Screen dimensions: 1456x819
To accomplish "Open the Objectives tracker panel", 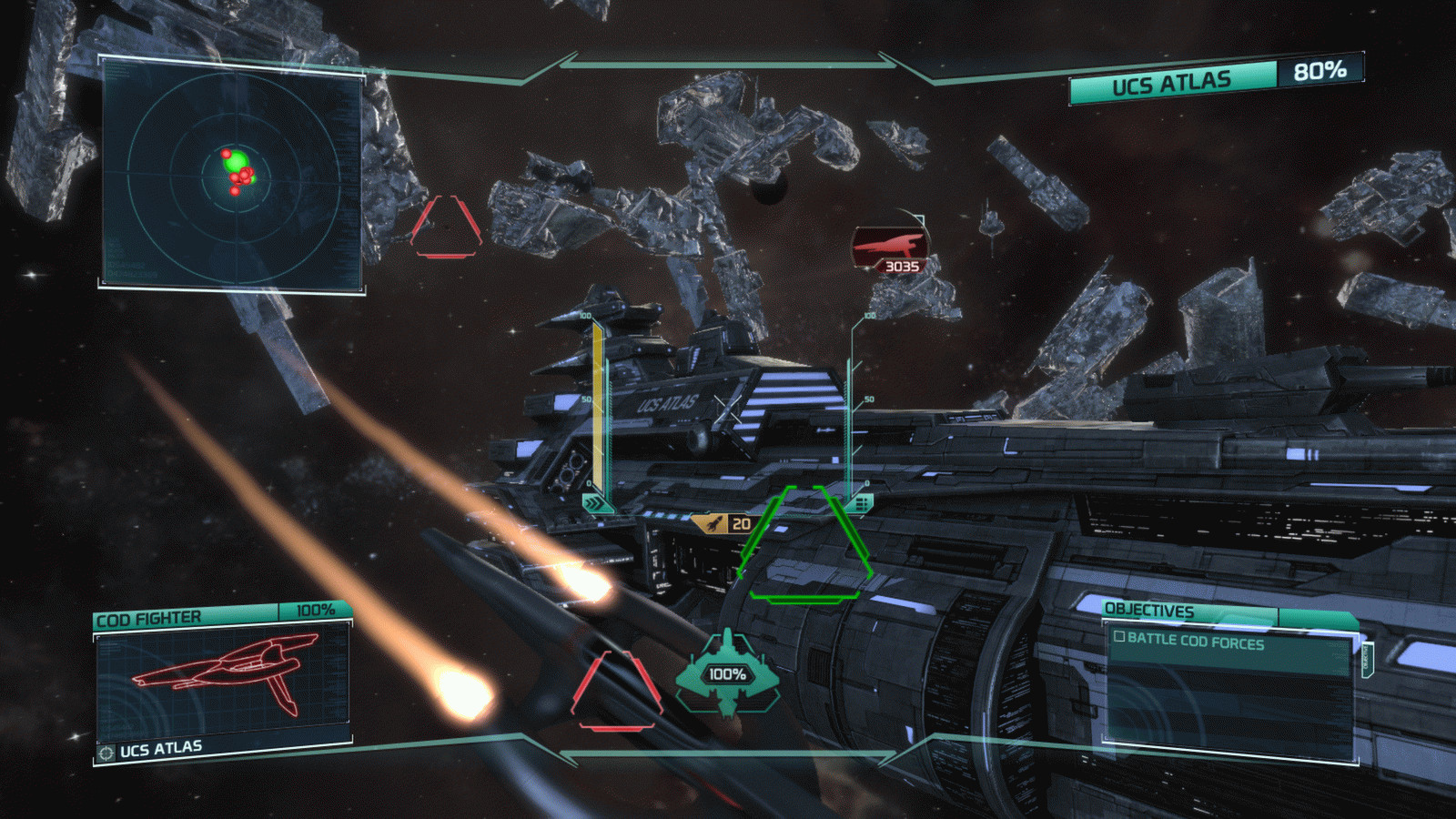I will click(1149, 611).
